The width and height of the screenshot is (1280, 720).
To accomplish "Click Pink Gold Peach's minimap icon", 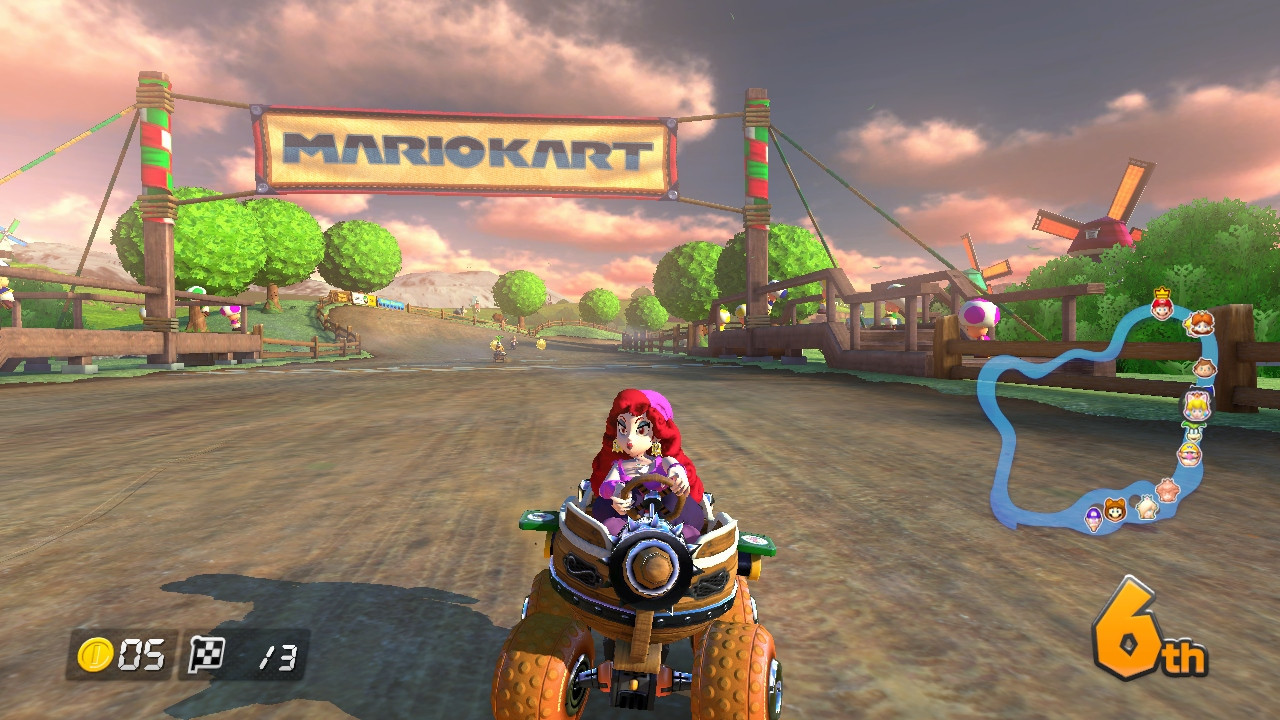I will click(x=1168, y=488).
